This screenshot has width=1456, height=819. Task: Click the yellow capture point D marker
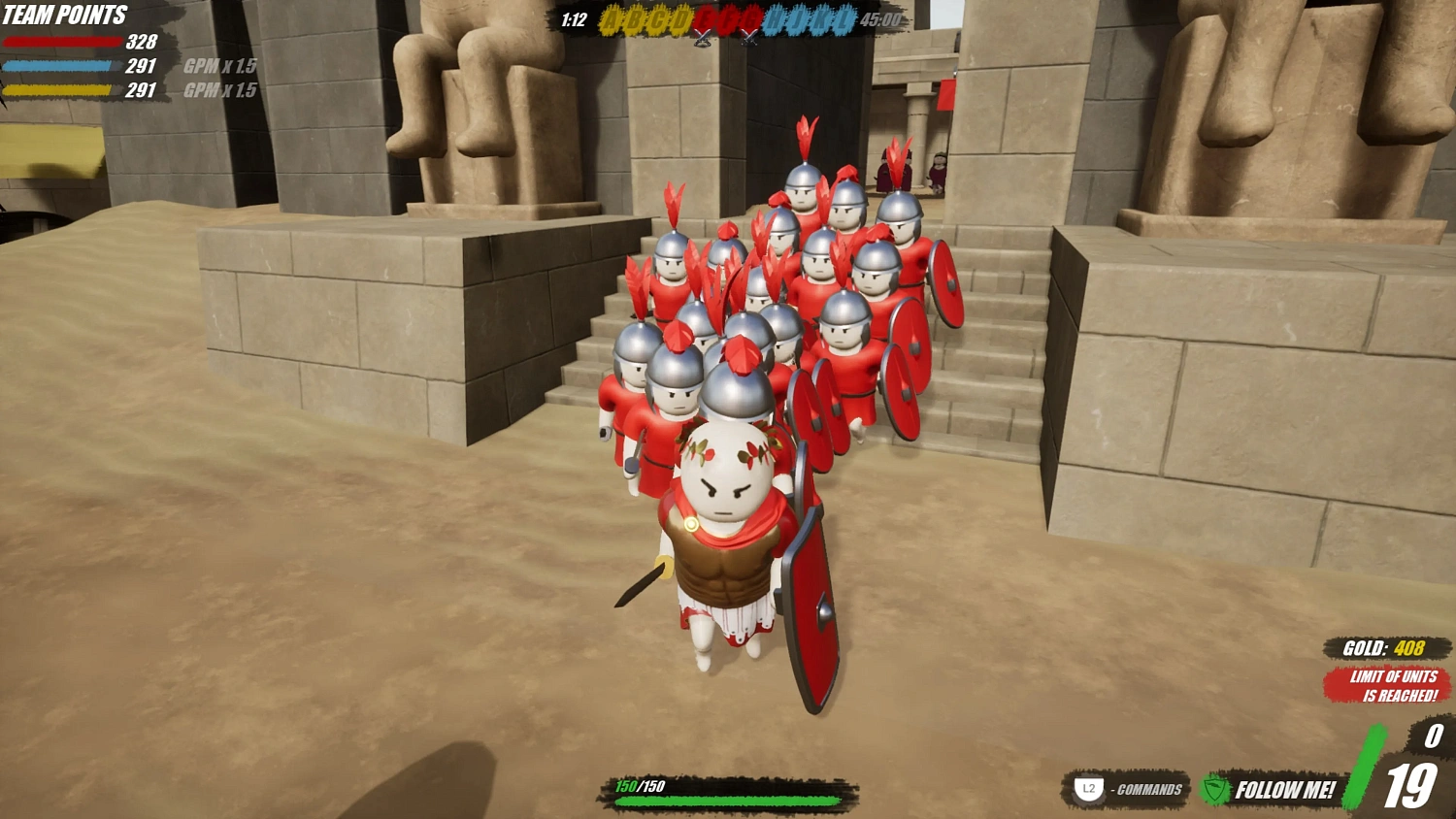(680, 17)
